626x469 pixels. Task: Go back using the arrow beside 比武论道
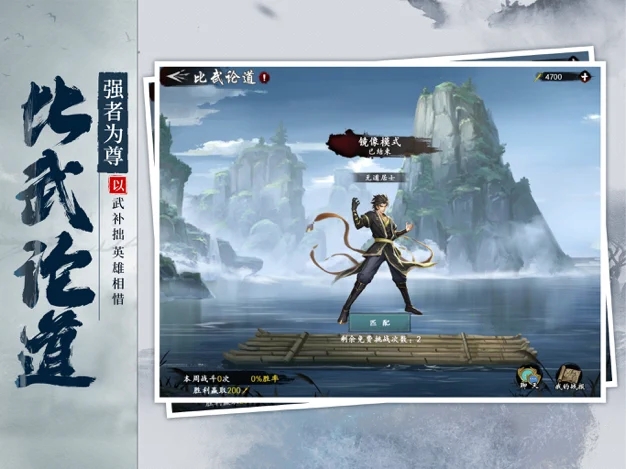(179, 76)
